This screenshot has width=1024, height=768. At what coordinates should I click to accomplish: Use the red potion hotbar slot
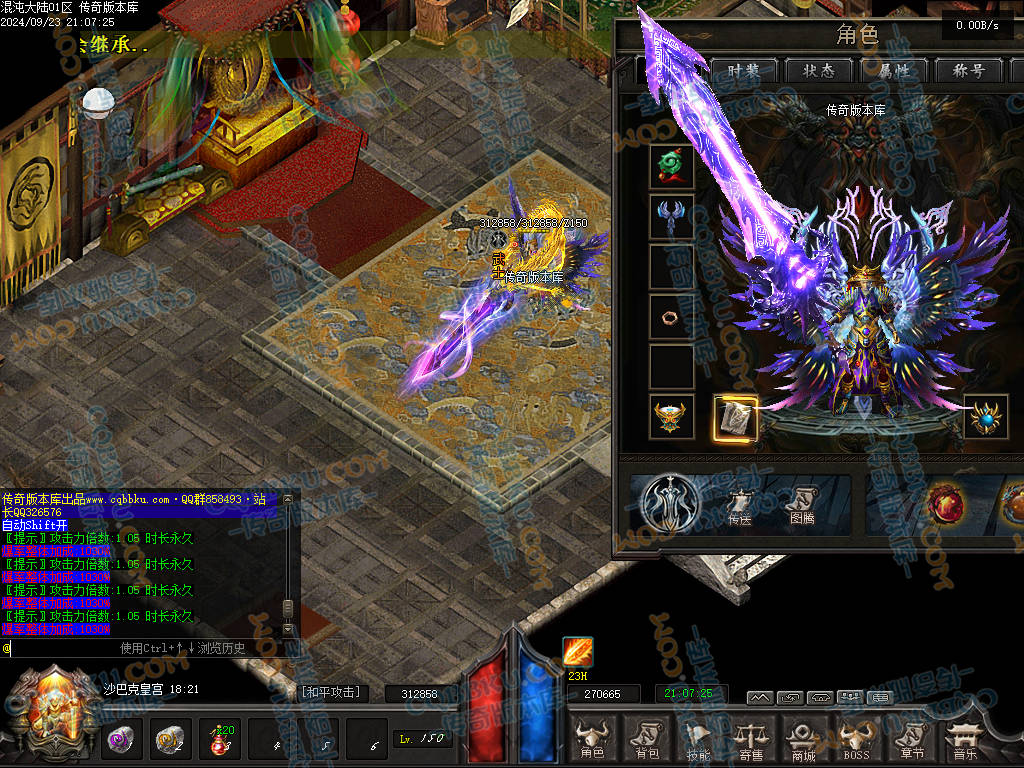point(218,740)
